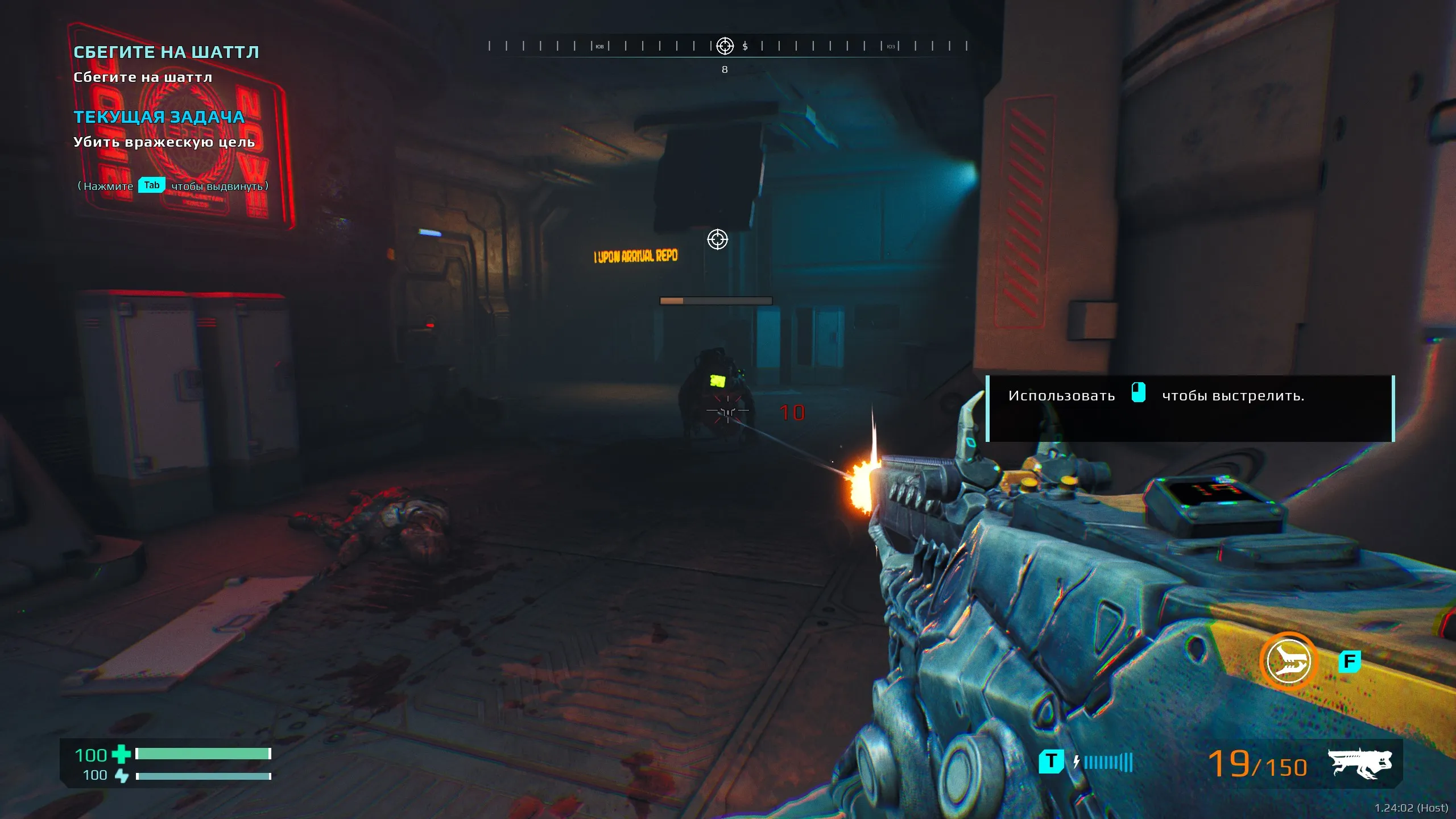Click the floating white target waypoint marker

pos(717,239)
